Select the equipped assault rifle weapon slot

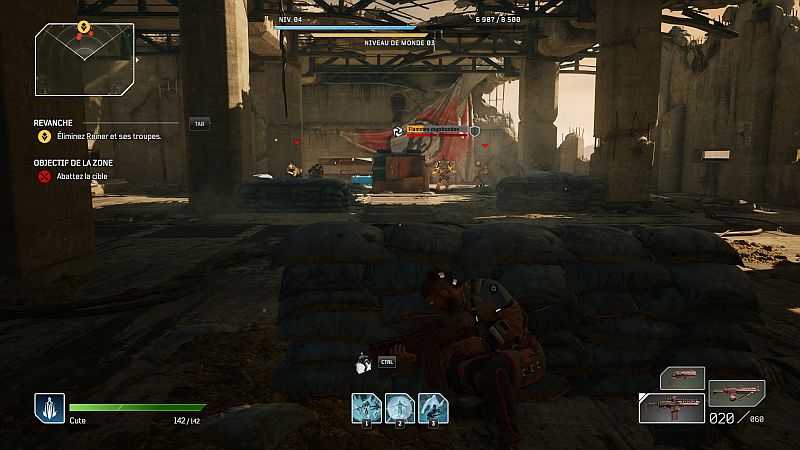click(x=672, y=409)
